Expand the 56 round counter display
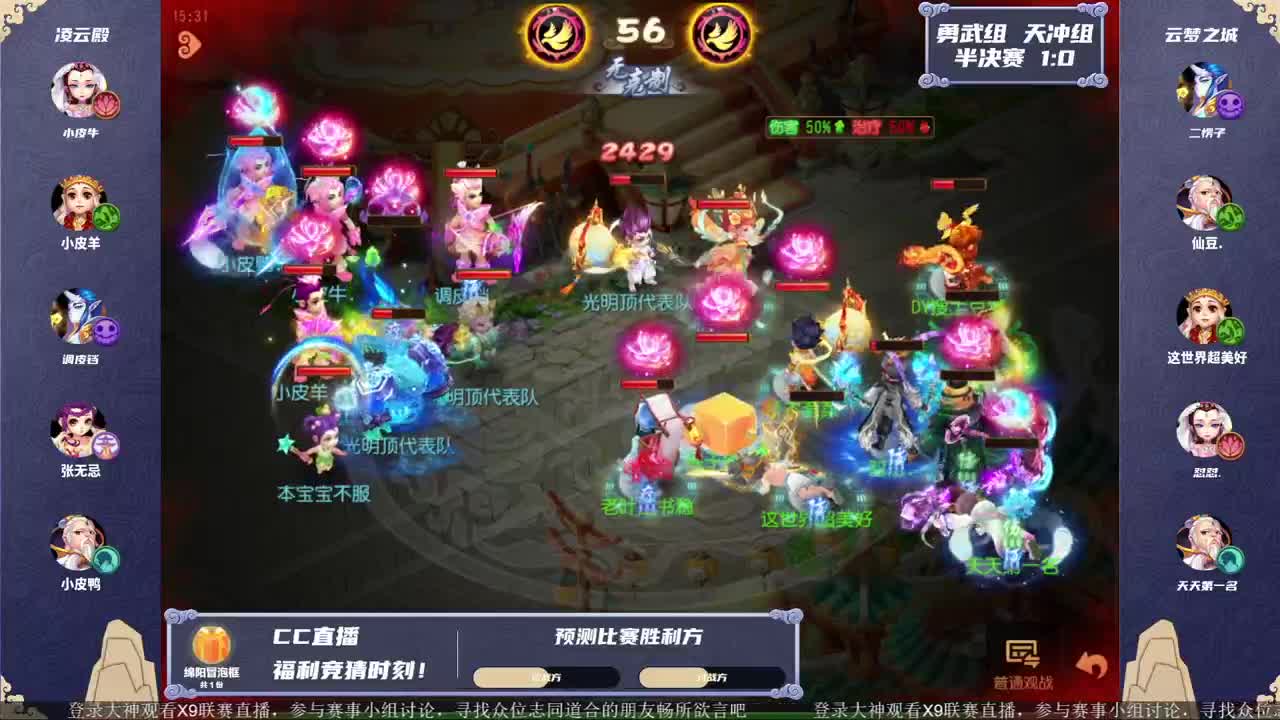This screenshot has width=1280, height=720. [x=640, y=32]
